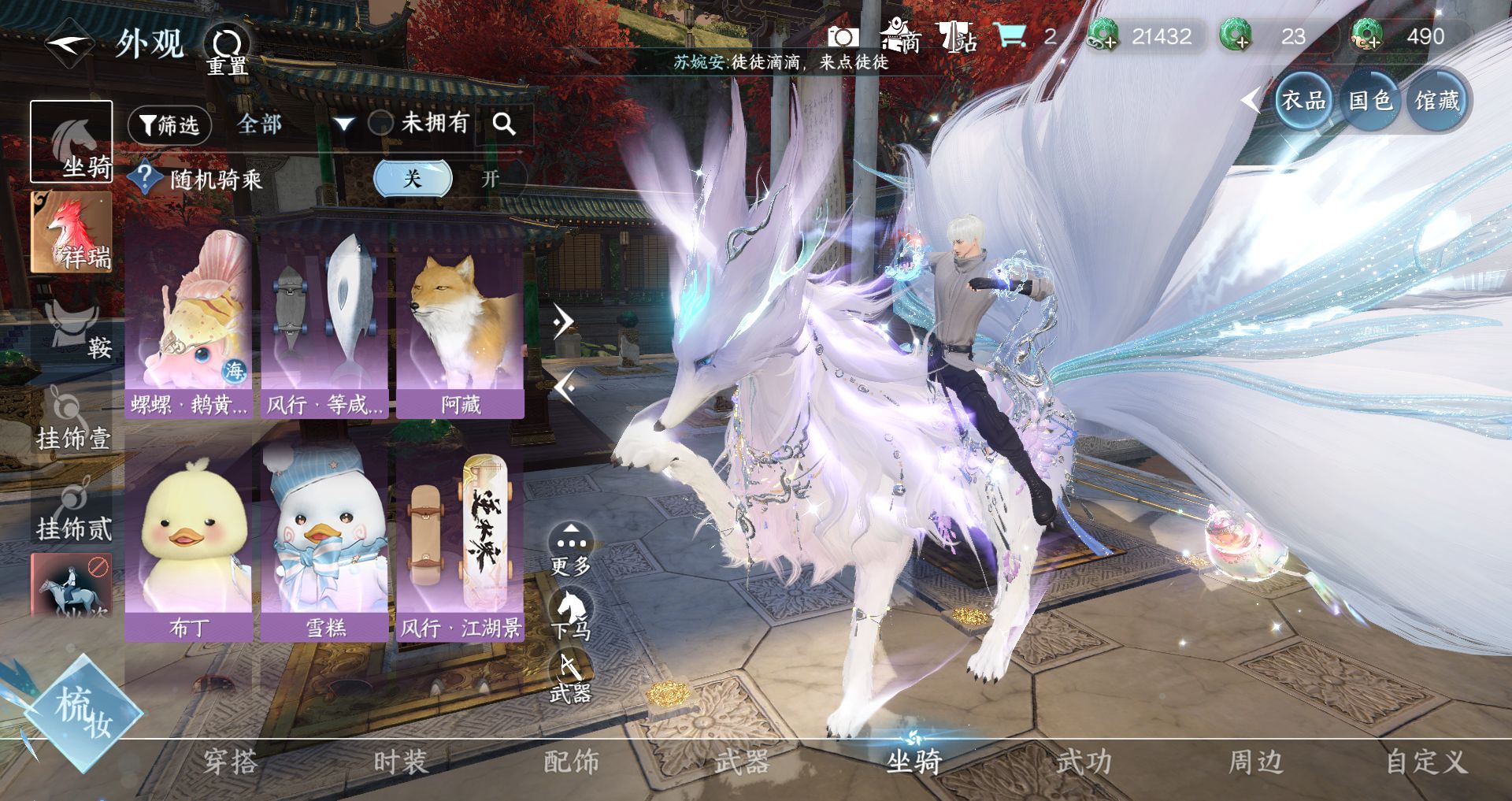
Task: Dismount using the 下马 button
Action: click(x=571, y=614)
